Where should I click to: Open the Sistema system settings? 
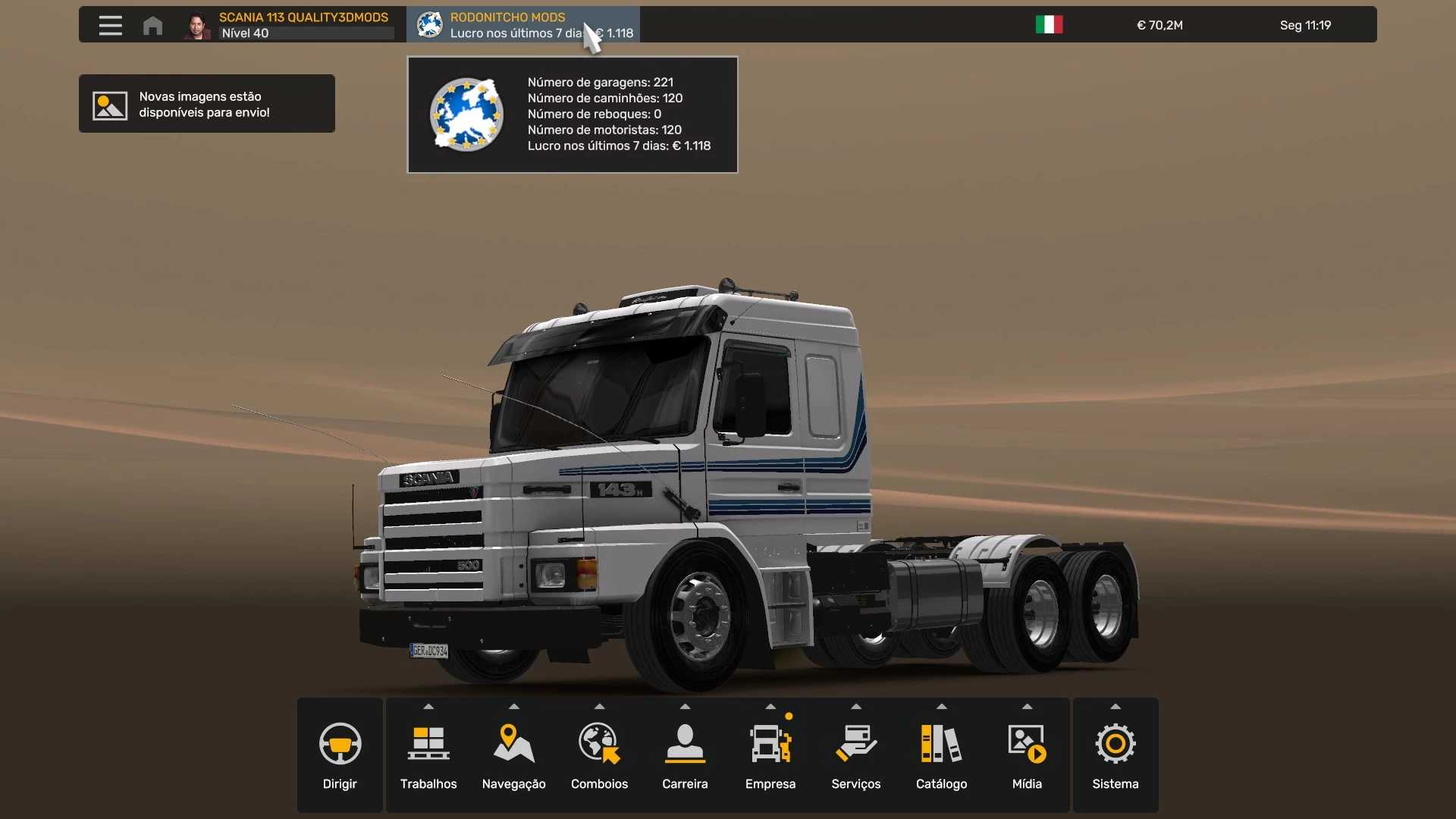(x=1116, y=755)
